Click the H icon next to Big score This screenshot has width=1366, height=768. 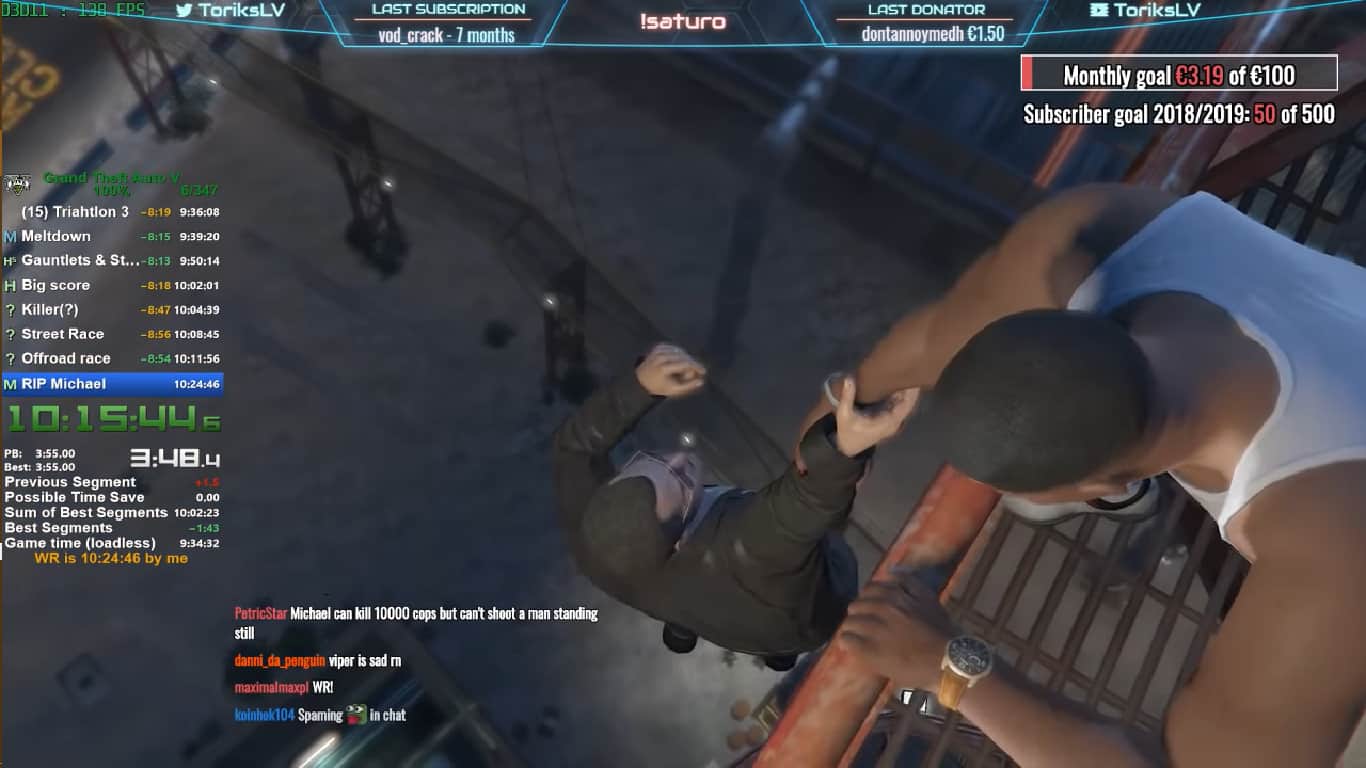pos(8,285)
